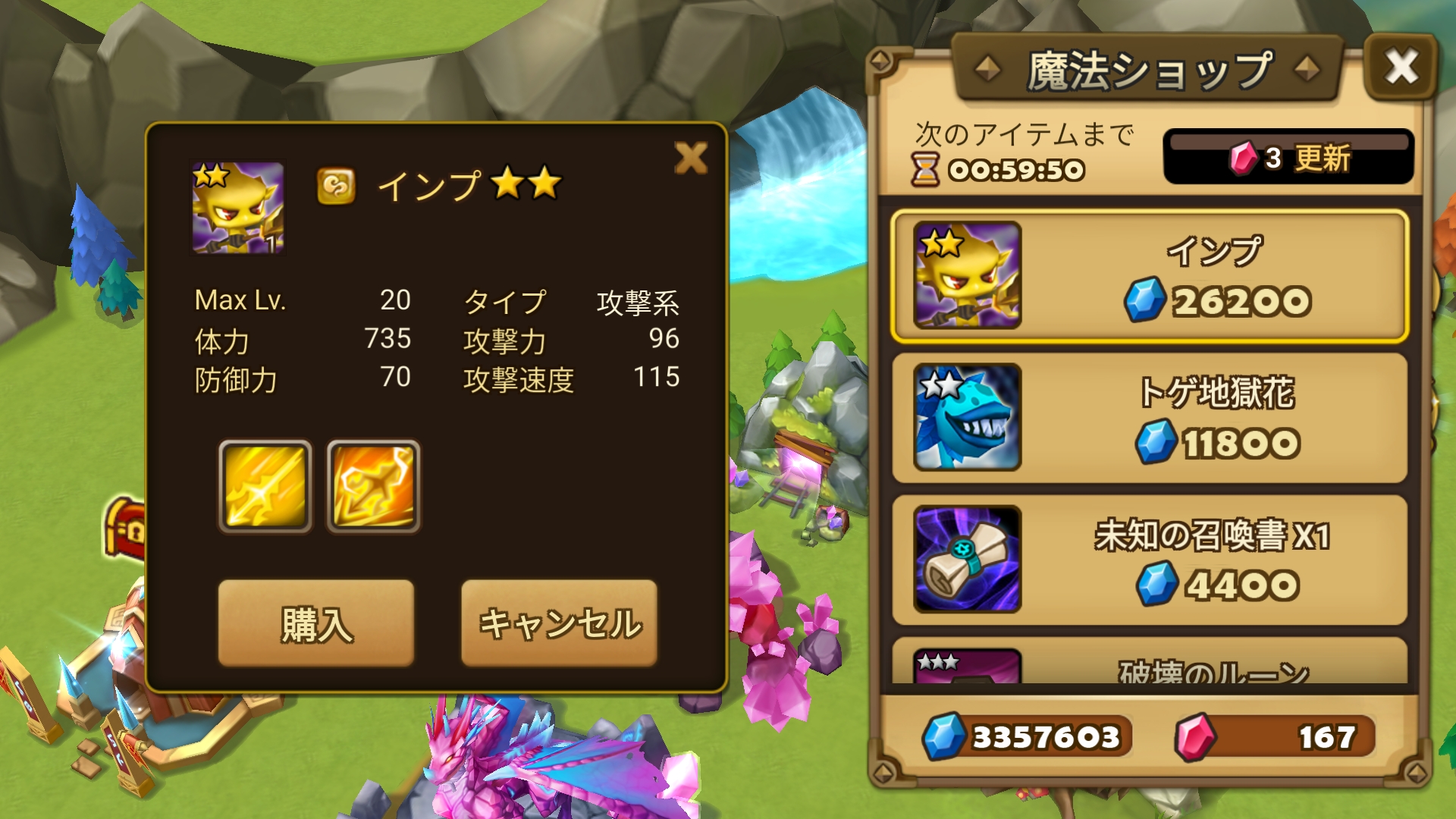Screen dimensions: 1456x819
Task: Buy the Imp with the 購入 button
Action: (x=316, y=623)
